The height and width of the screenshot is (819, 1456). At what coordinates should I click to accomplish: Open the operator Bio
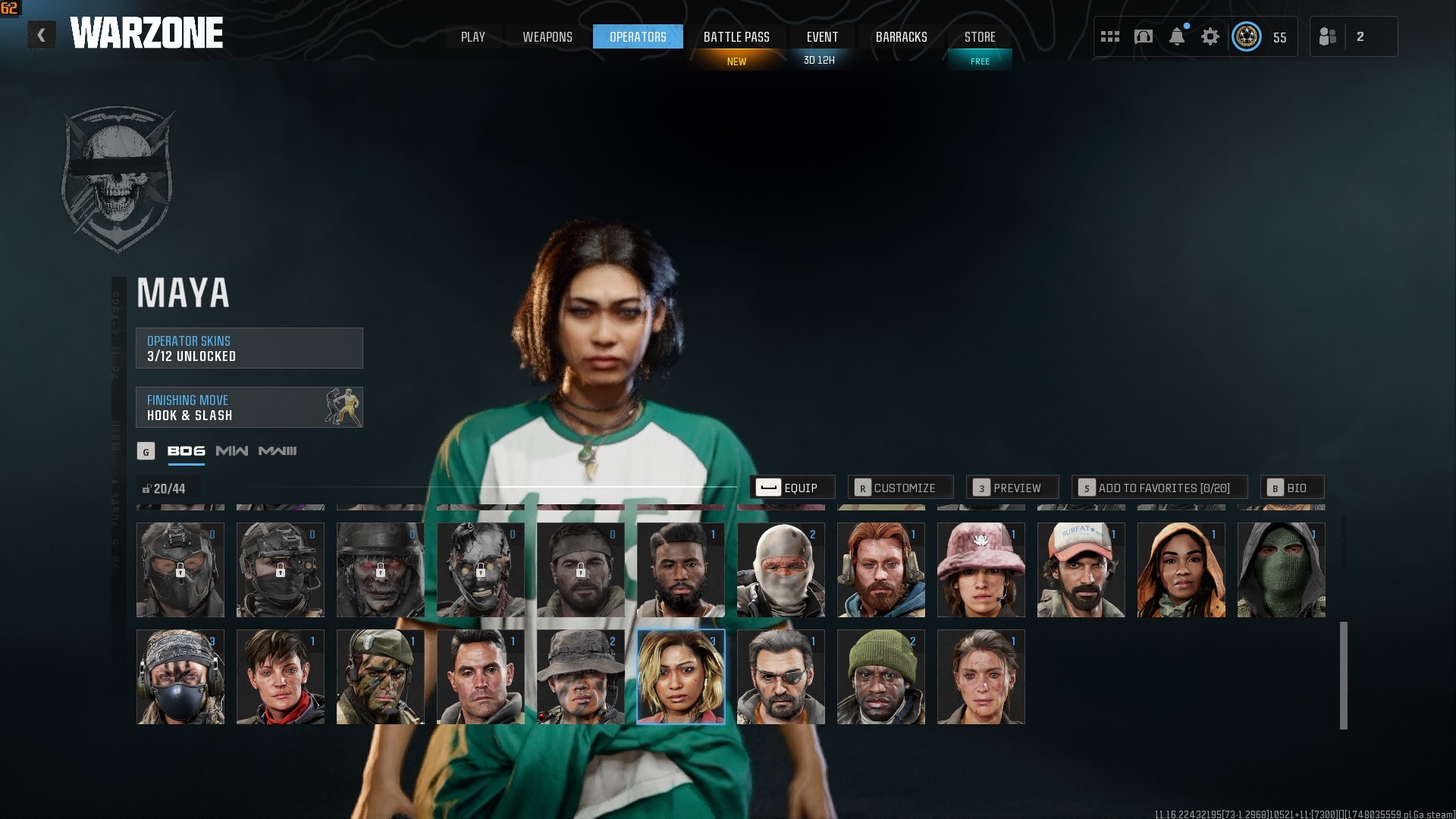pos(1291,488)
